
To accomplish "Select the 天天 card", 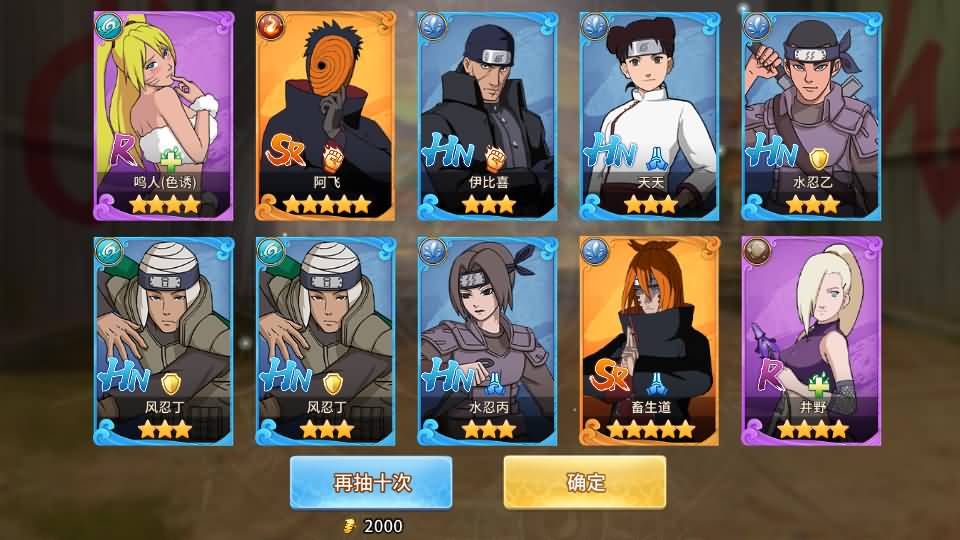I will pos(650,115).
